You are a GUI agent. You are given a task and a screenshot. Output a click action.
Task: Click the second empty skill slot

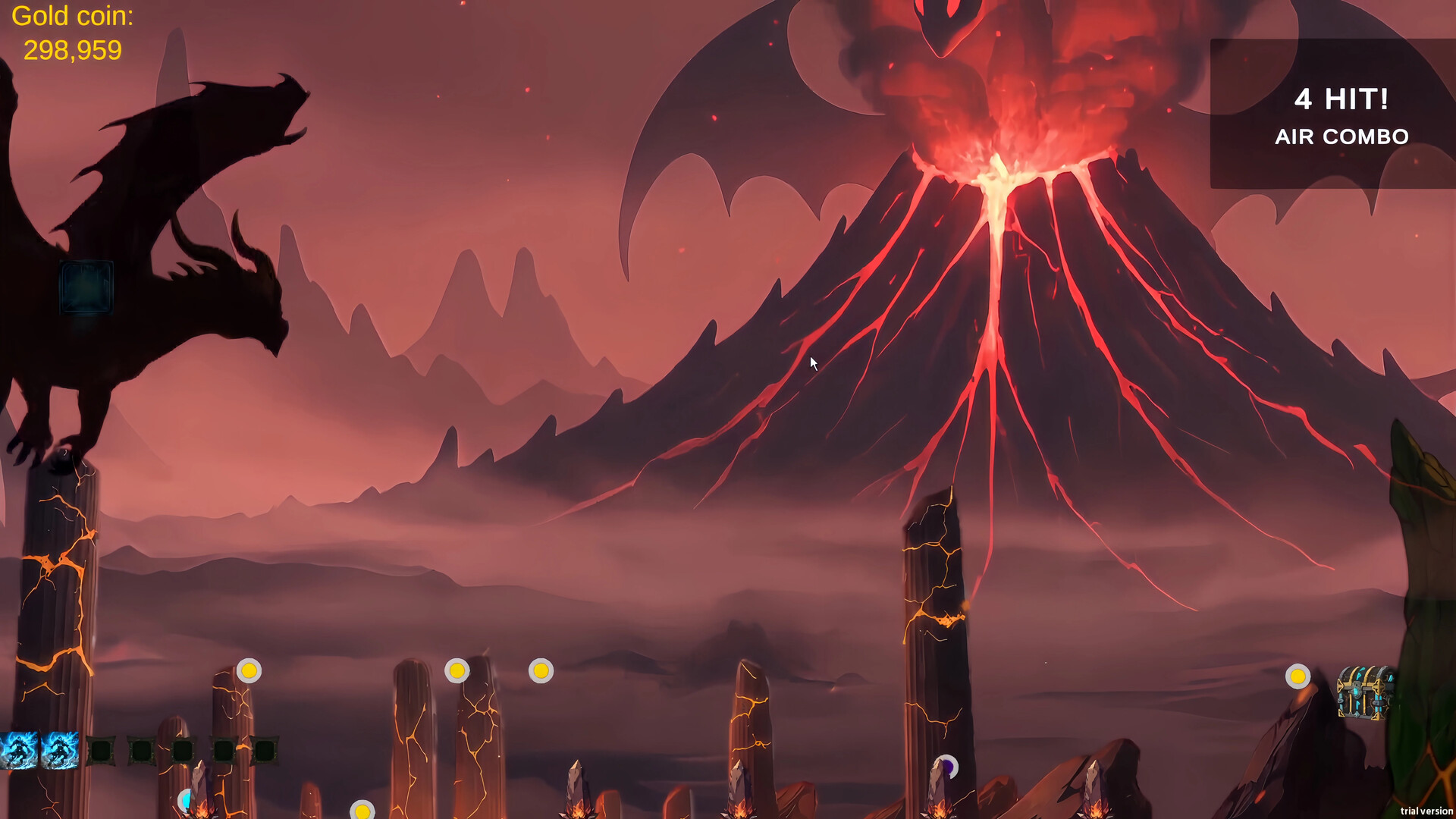[140, 751]
